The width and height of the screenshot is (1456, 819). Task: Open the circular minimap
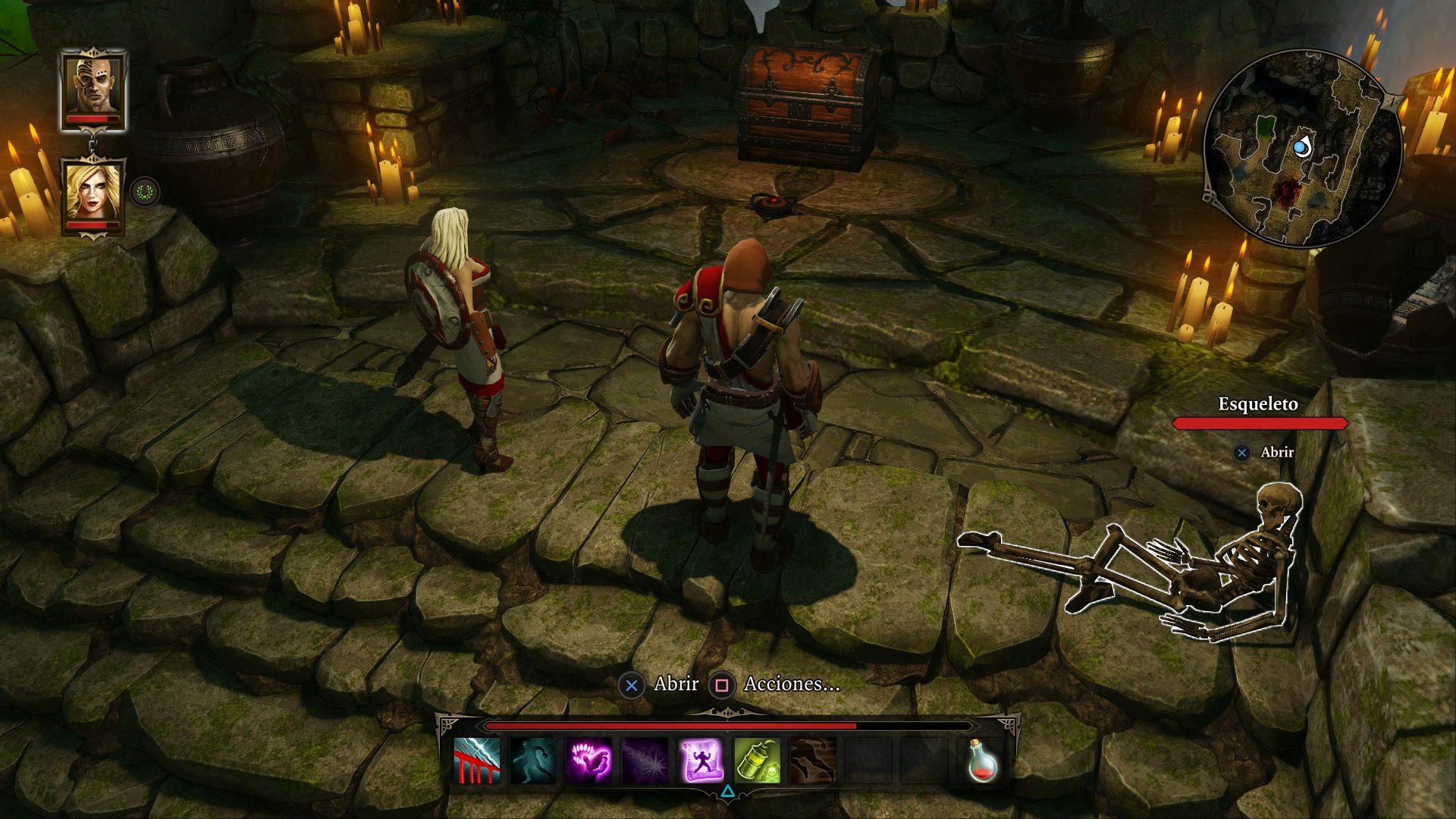tap(1301, 149)
